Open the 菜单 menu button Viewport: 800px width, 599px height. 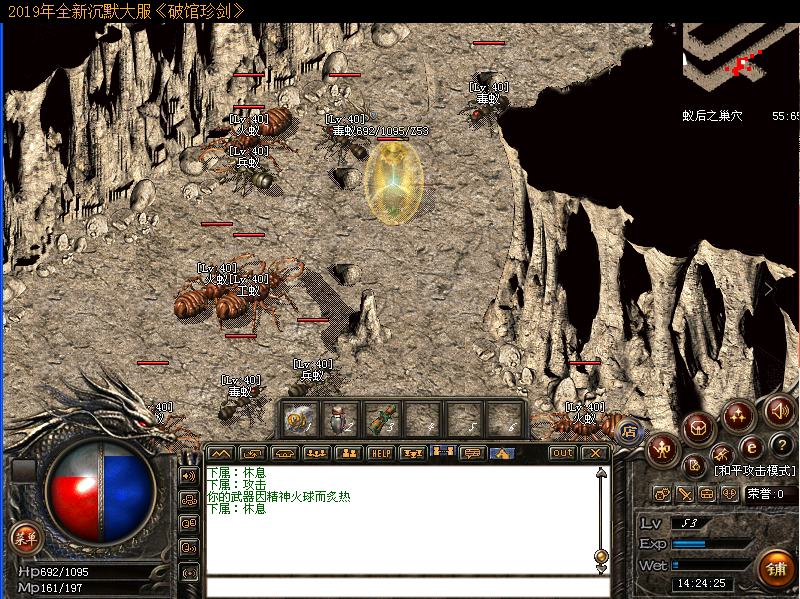click(25, 538)
